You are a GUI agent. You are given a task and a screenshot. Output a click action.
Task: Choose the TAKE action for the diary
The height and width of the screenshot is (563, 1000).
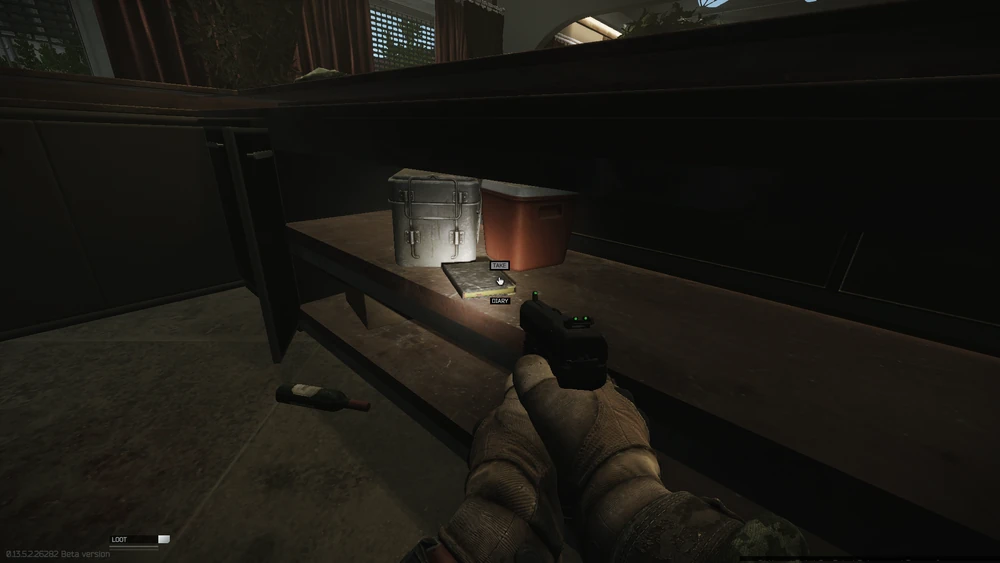[499, 266]
